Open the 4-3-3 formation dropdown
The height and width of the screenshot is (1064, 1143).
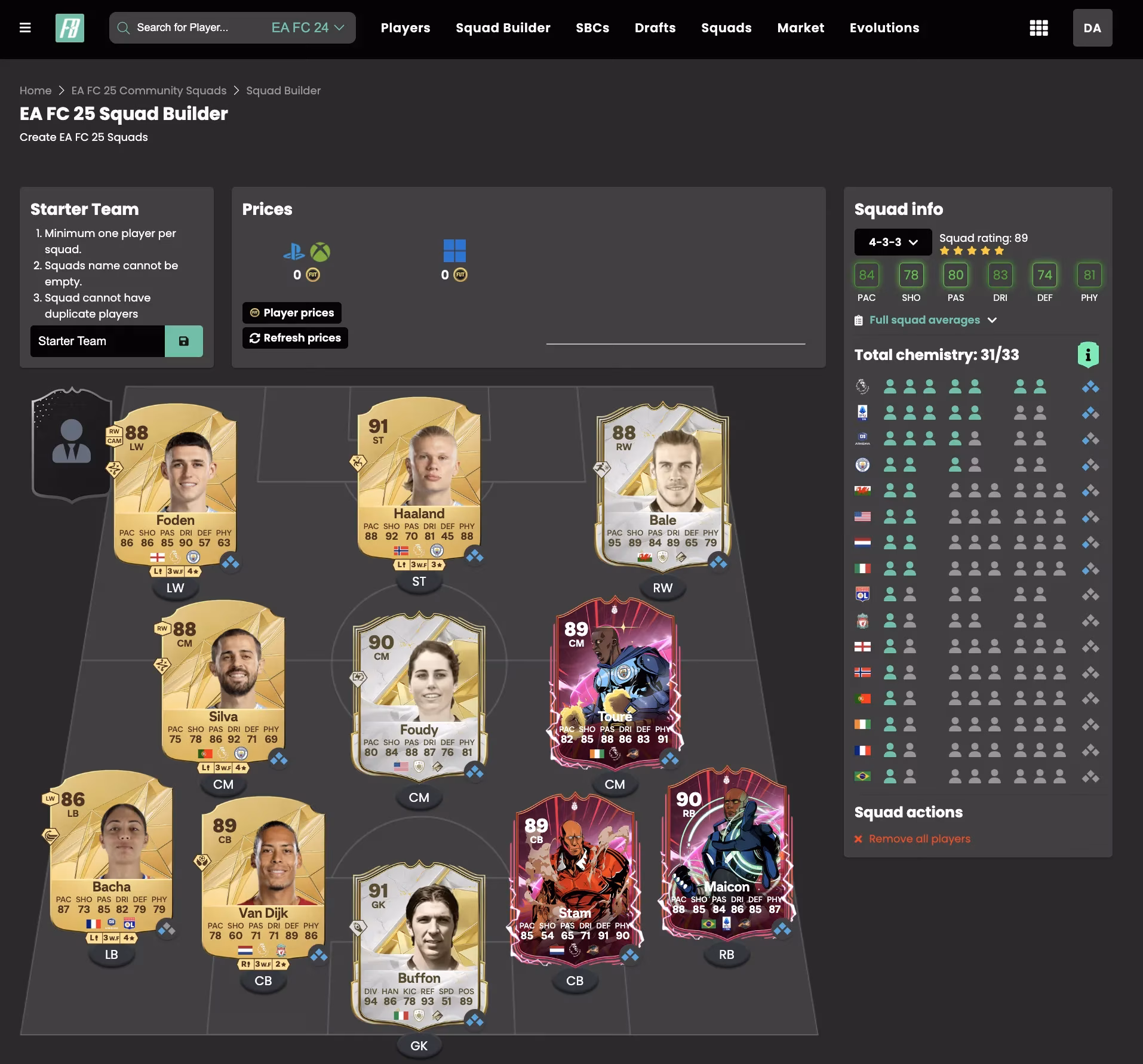pyautogui.click(x=892, y=242)
